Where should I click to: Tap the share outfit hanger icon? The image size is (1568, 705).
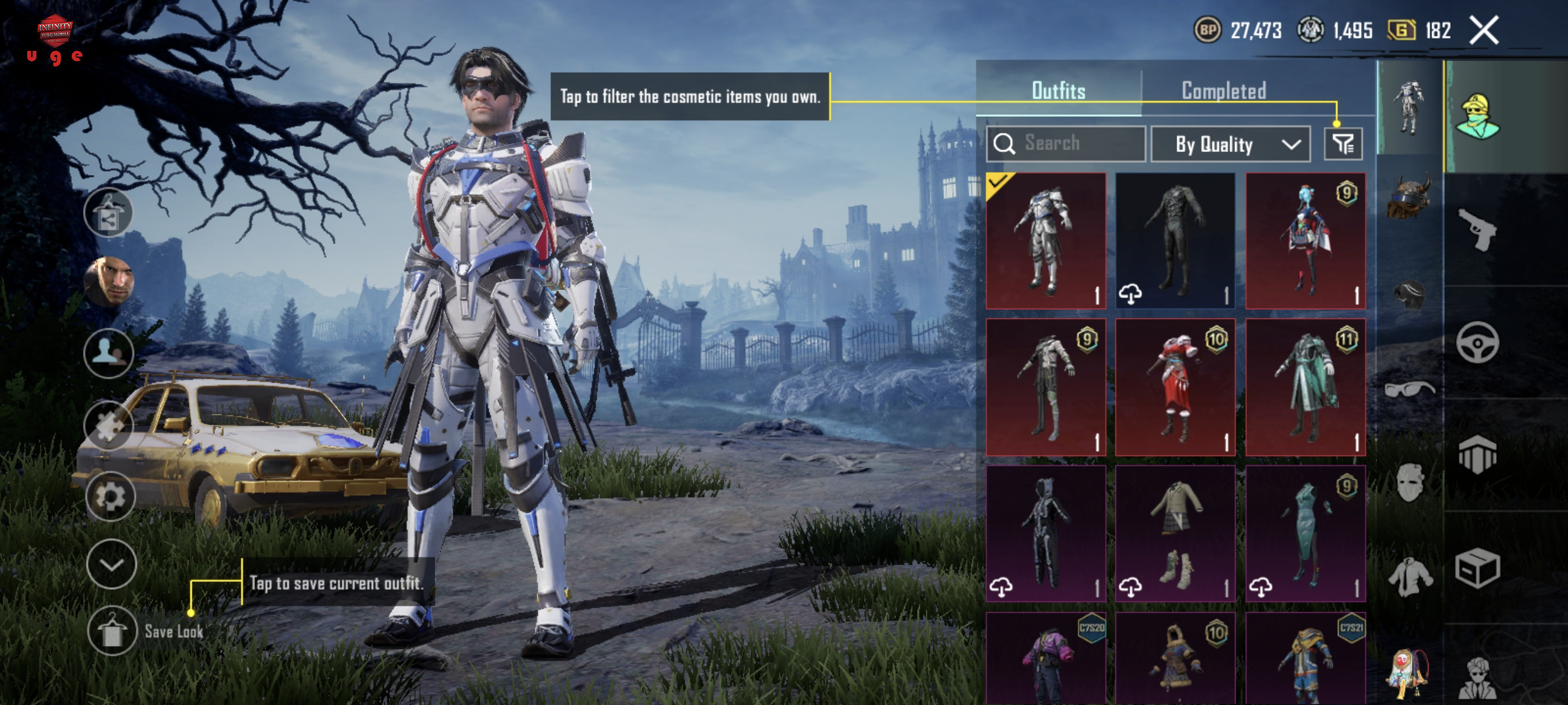pyautogui.click(x=108, y=212)
